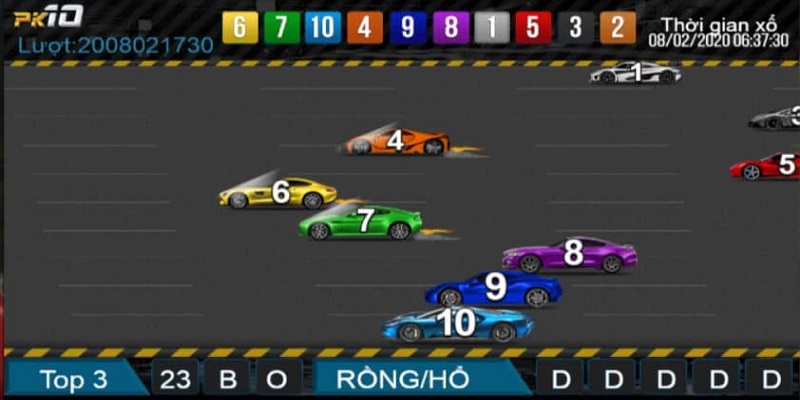The image size is (800, 400).
Task: Switch to the RỒNG/HỔ tab
Action: pyautogui.click(x=417, y=380)
